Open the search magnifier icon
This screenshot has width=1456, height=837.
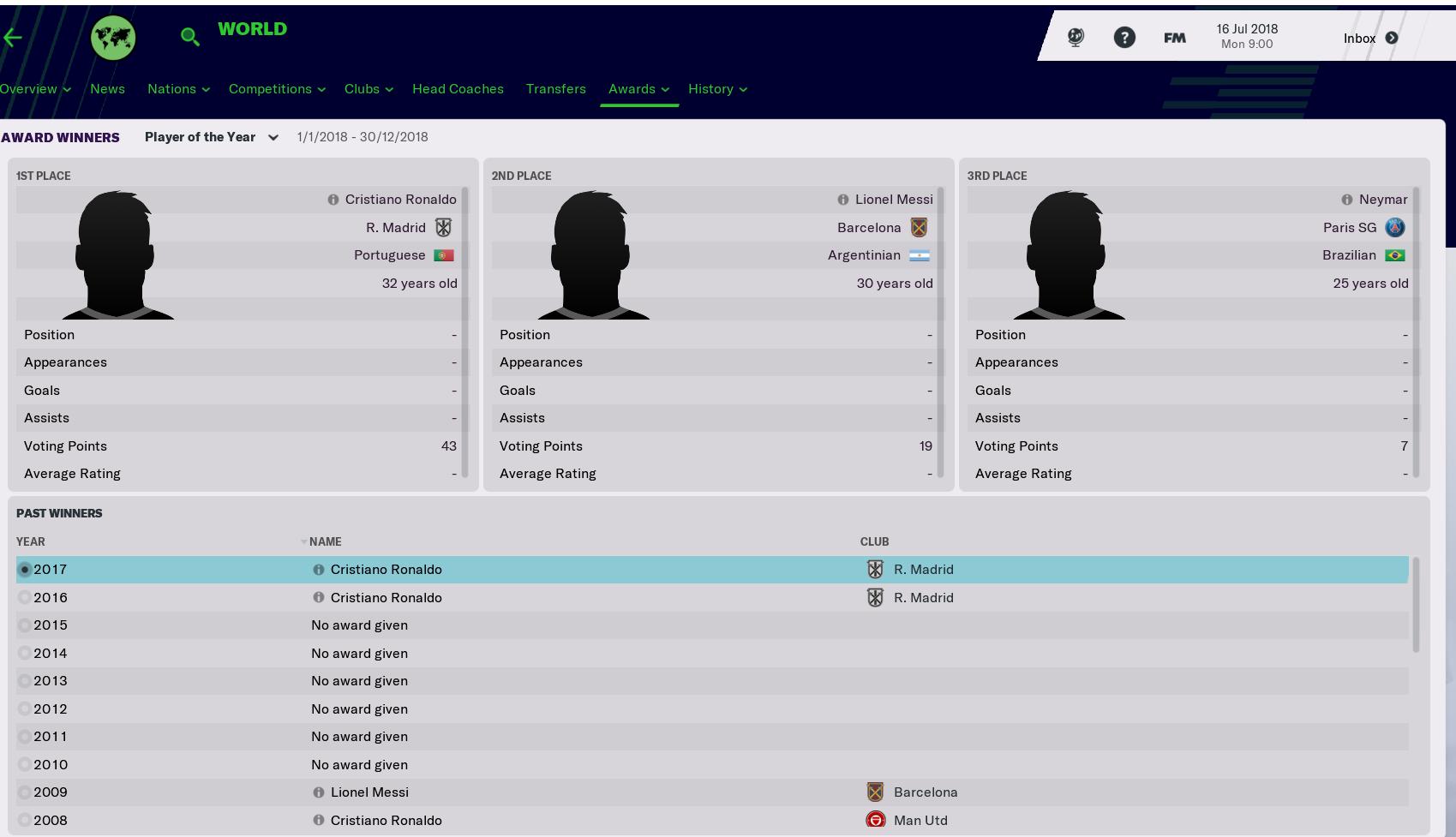coord(190,37)
